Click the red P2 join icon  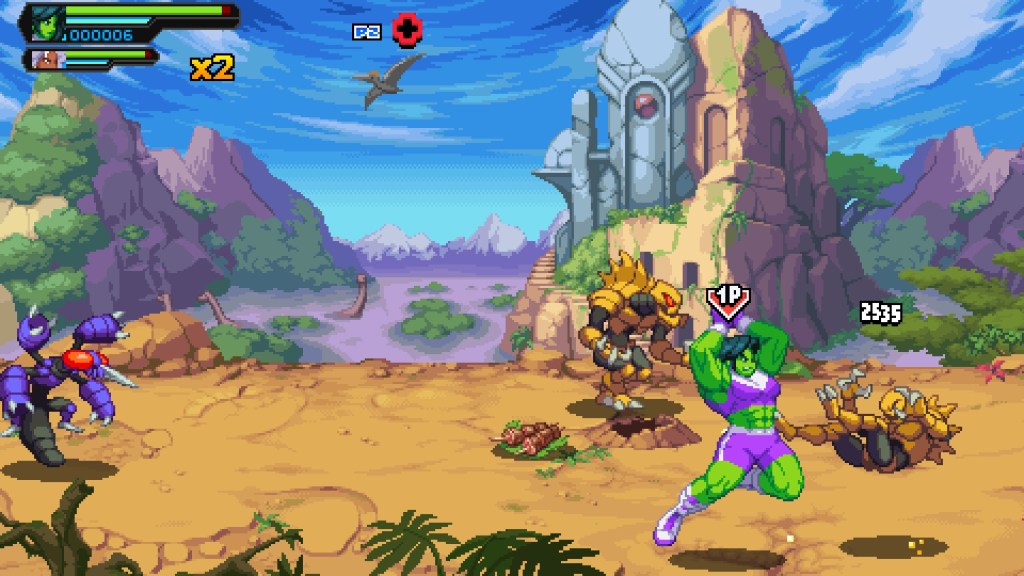point(405,30)
